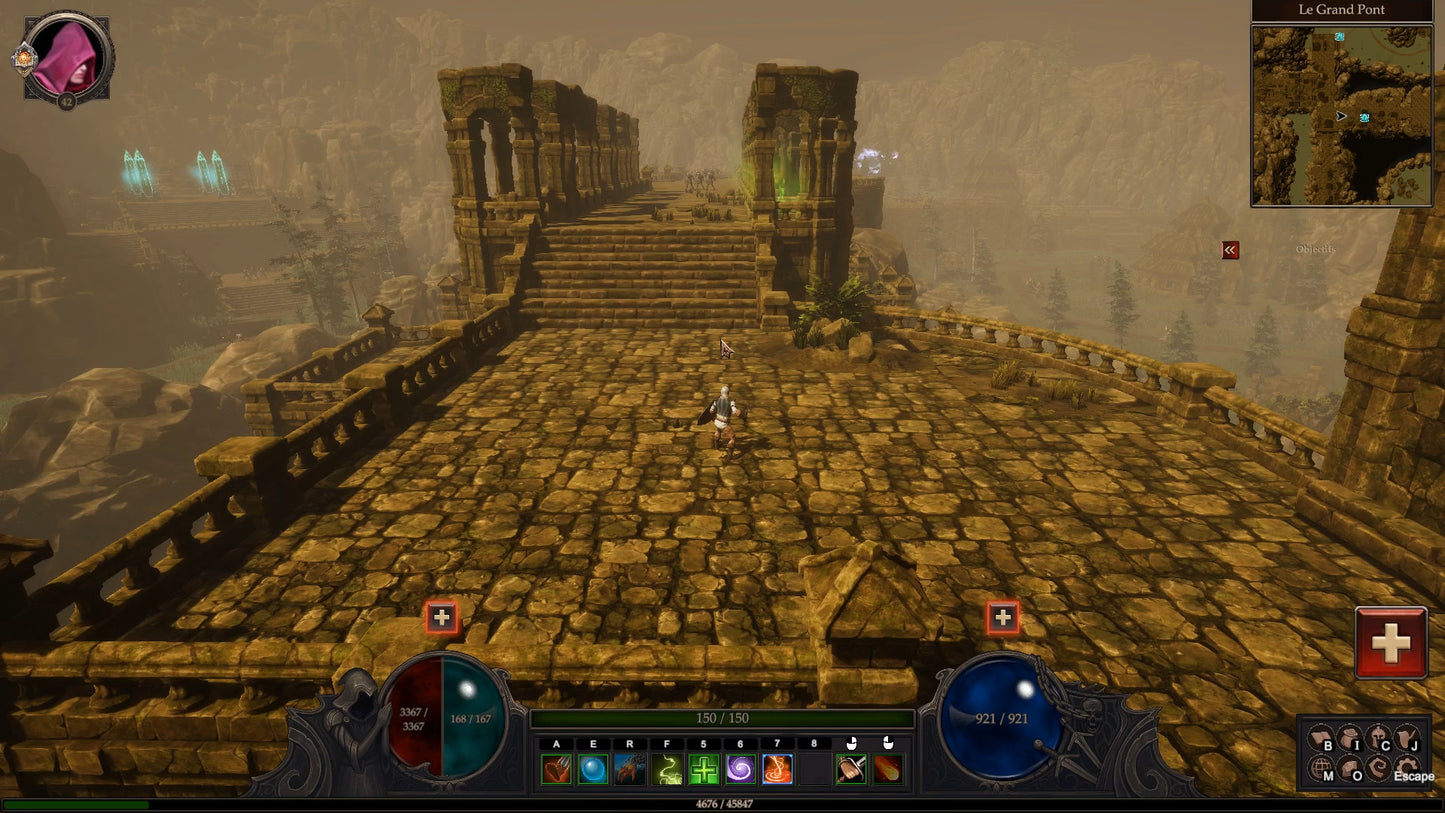Click the plus button above the mana orb
The image size is (1445, 813).
click(x=1003, y=618)
